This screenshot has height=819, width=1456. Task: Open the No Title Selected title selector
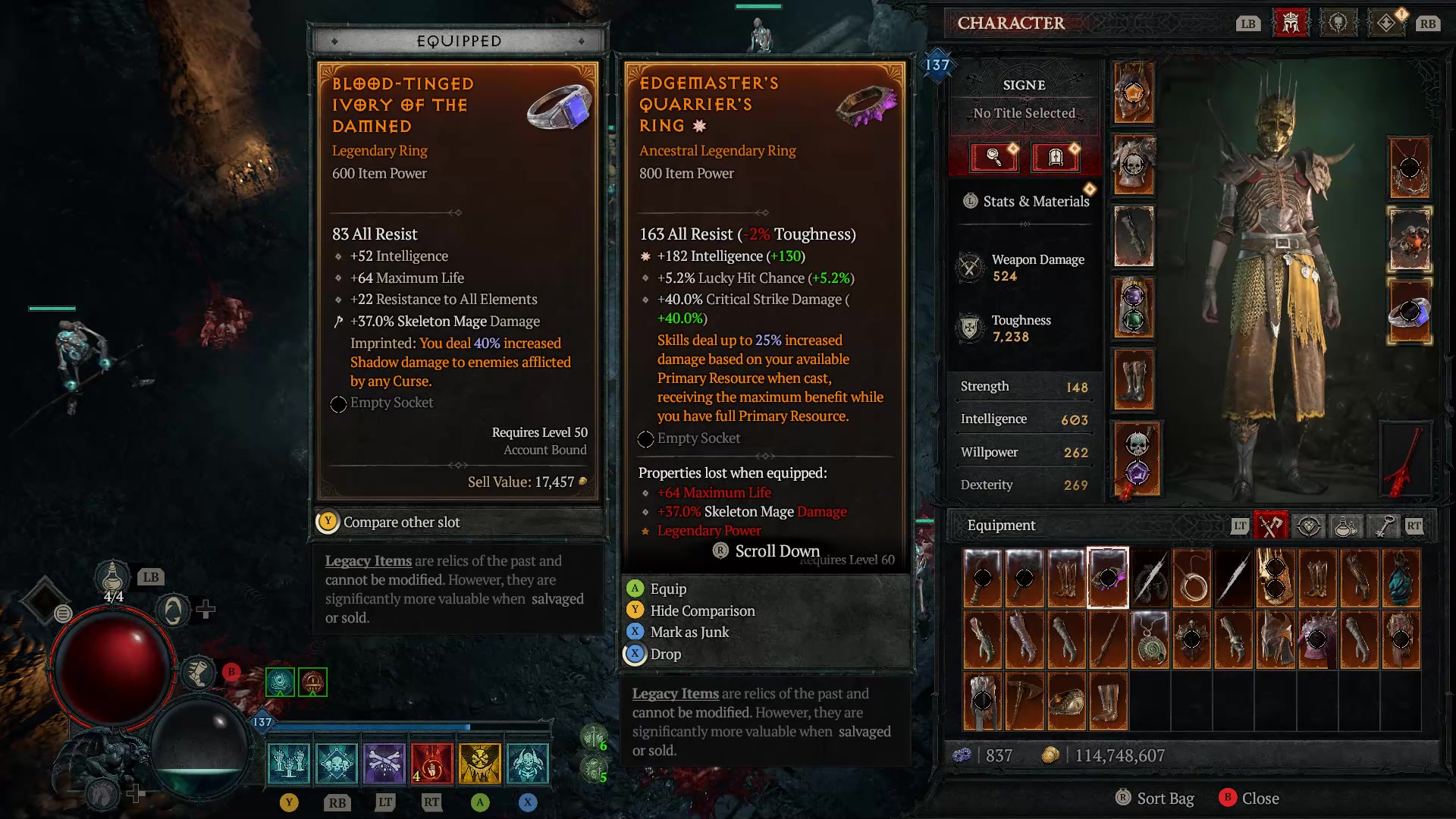(x=1024, y=112)
